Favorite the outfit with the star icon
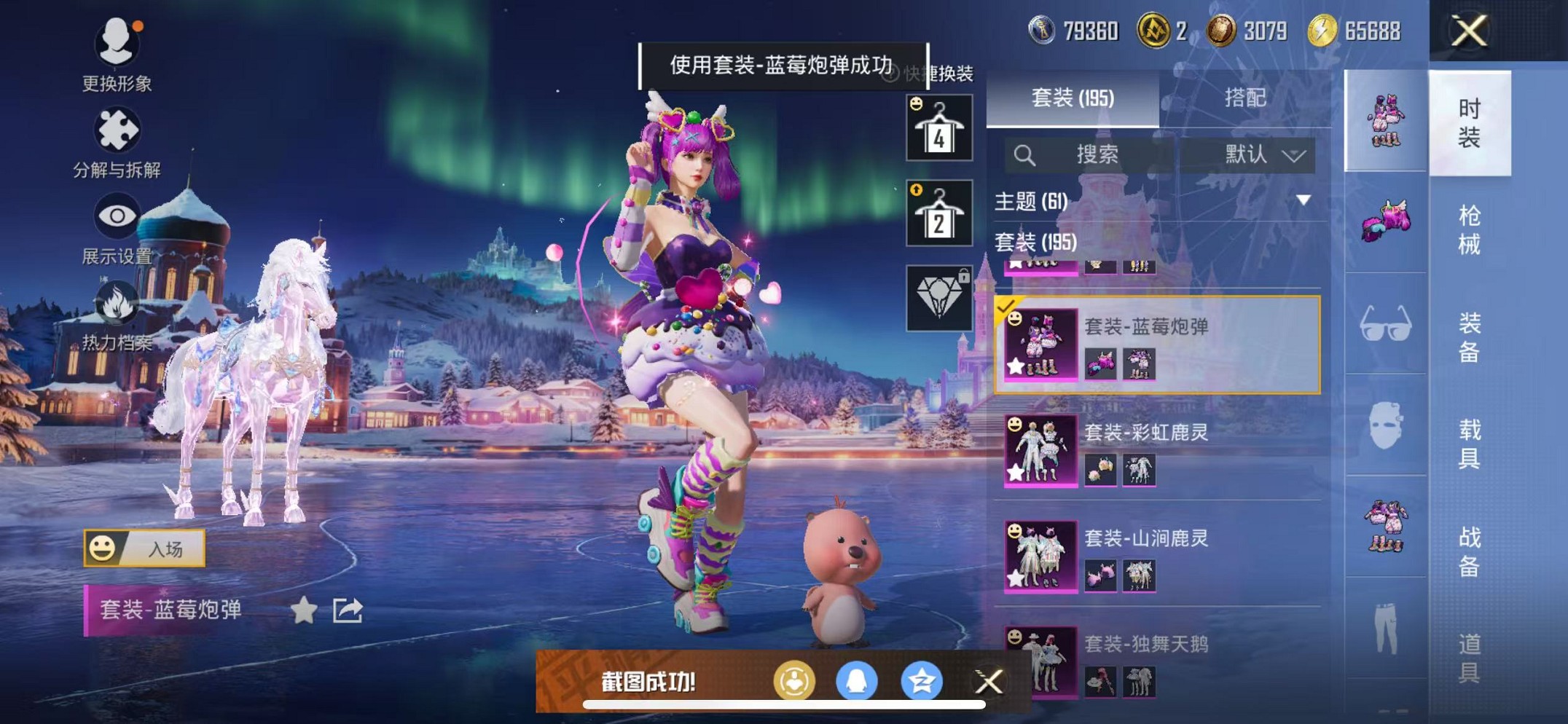Image resolution: width=1568 pixels, height=724 pixels. pyautogui.click(x=303, y=610)
